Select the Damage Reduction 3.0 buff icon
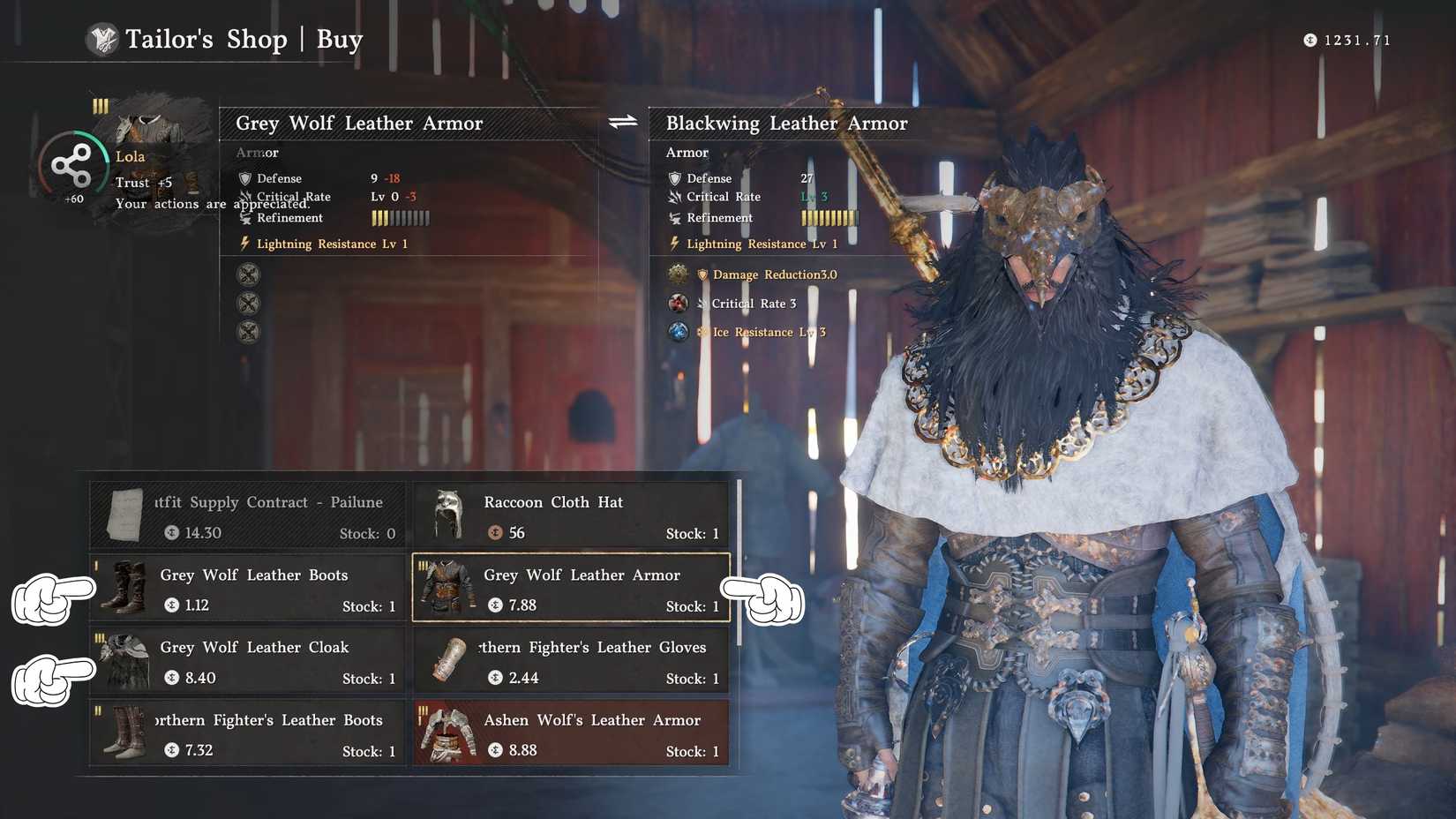 679,274
